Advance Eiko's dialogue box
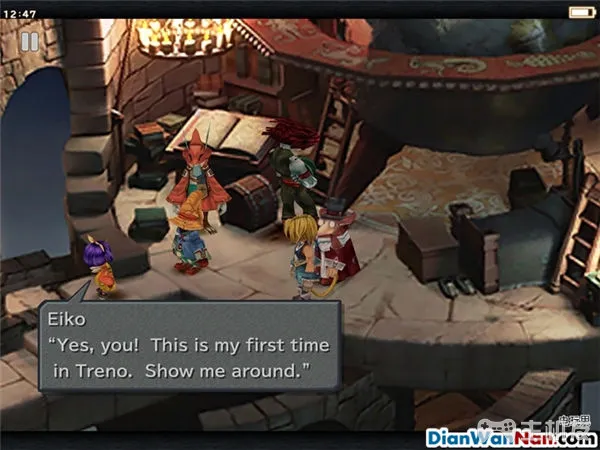This screenshot has width=600, height=450. 189,348
